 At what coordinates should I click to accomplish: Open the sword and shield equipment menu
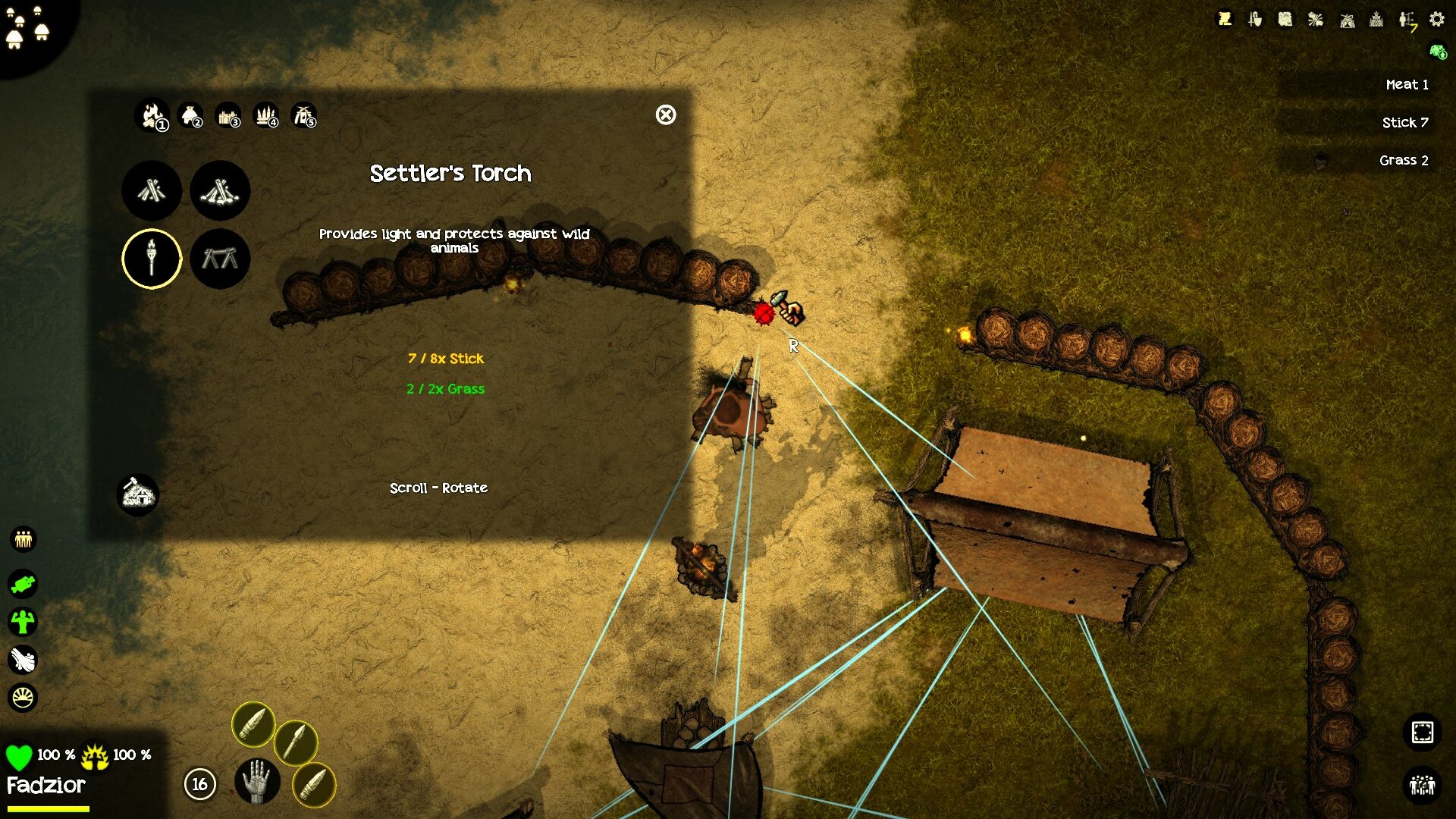[x=1255, y=20]
